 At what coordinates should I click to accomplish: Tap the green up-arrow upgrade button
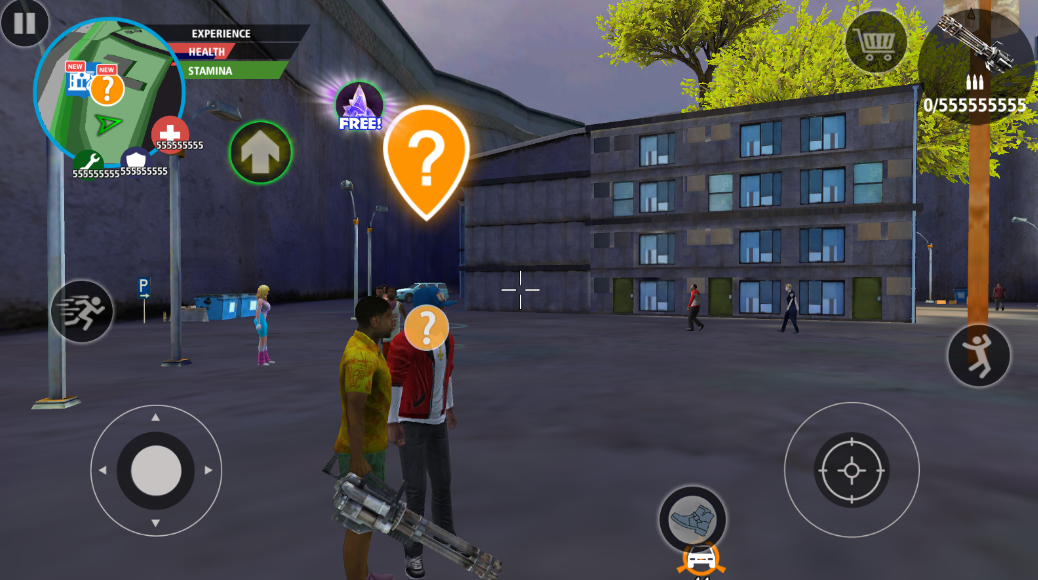[260, 152]
